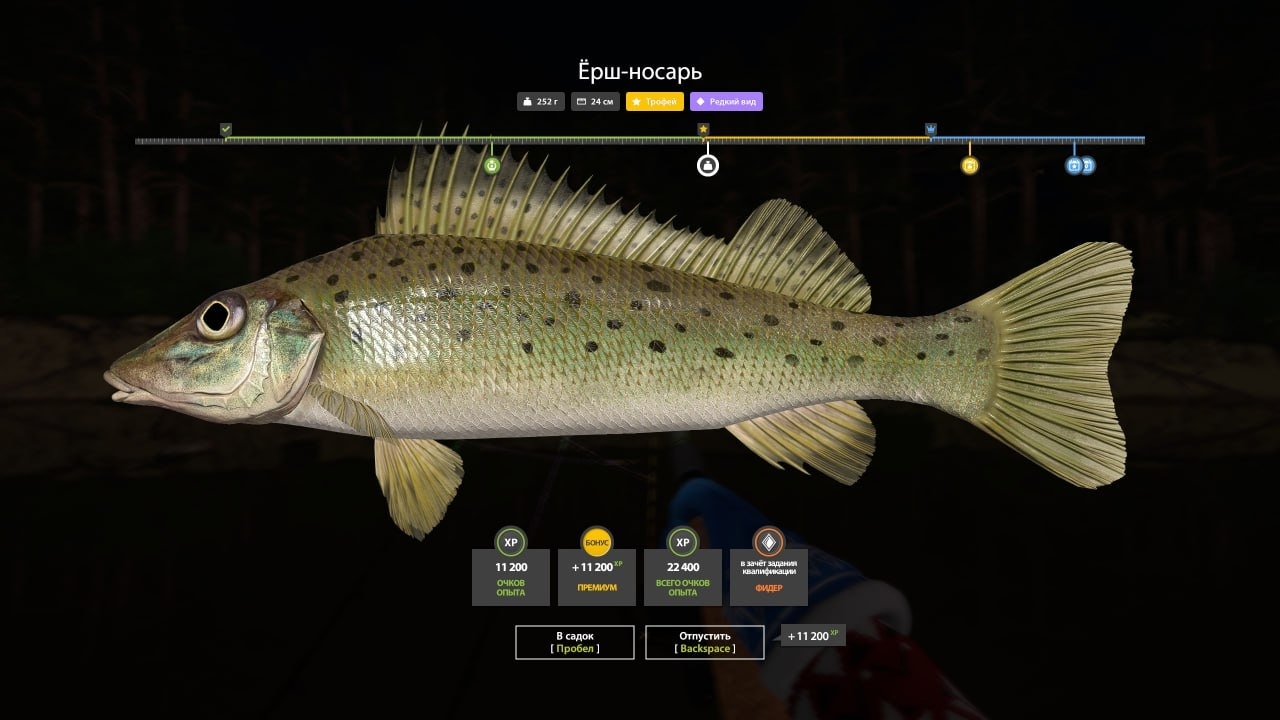The image size is (1280, 720).
Task: Click the blue crown threshold marker
Action: coord(931,130)
